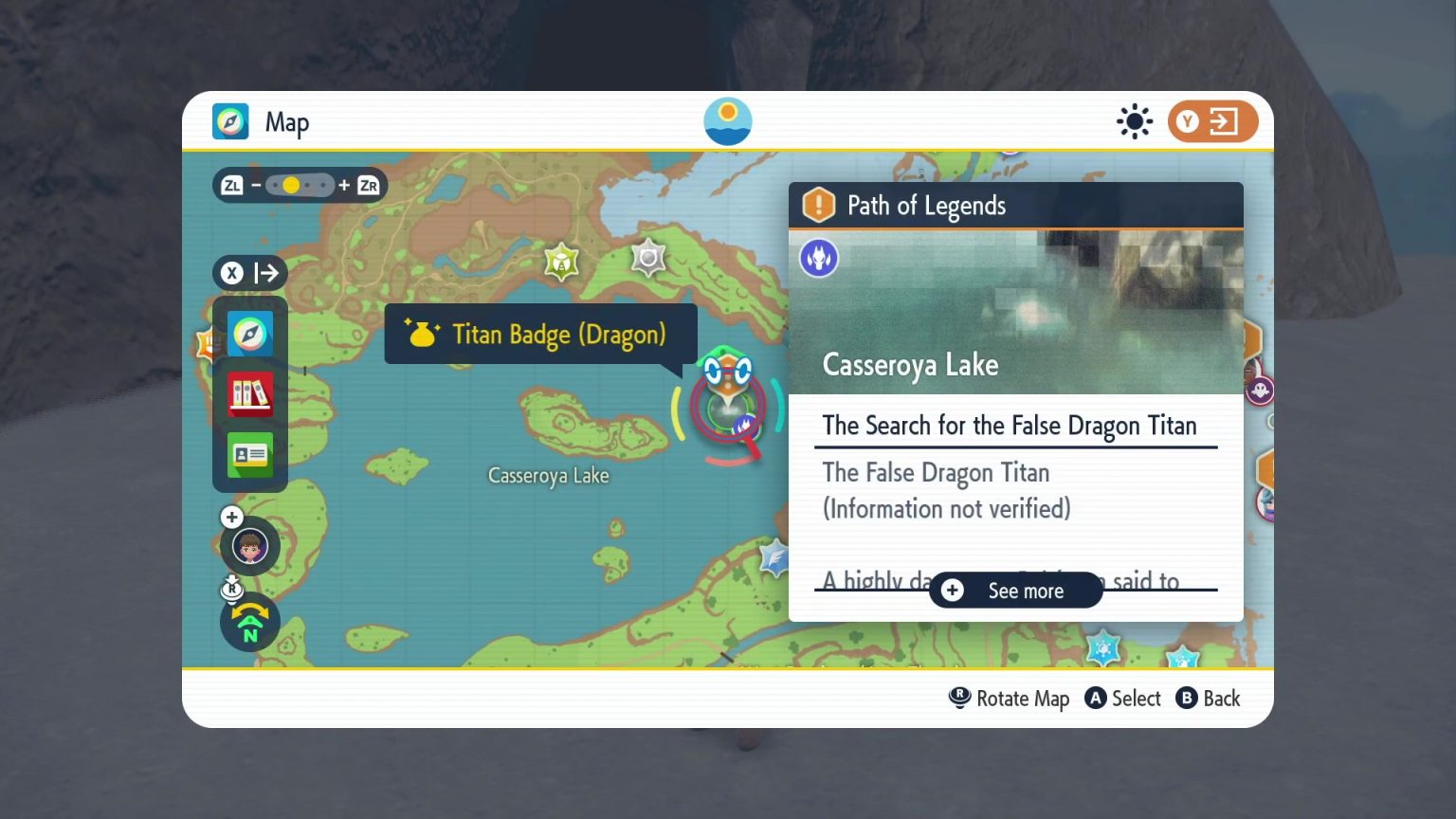Adjust the ZL/ZR zoom slider
The width and height of the screenshot is (1456, 819).
coord(300,185)
